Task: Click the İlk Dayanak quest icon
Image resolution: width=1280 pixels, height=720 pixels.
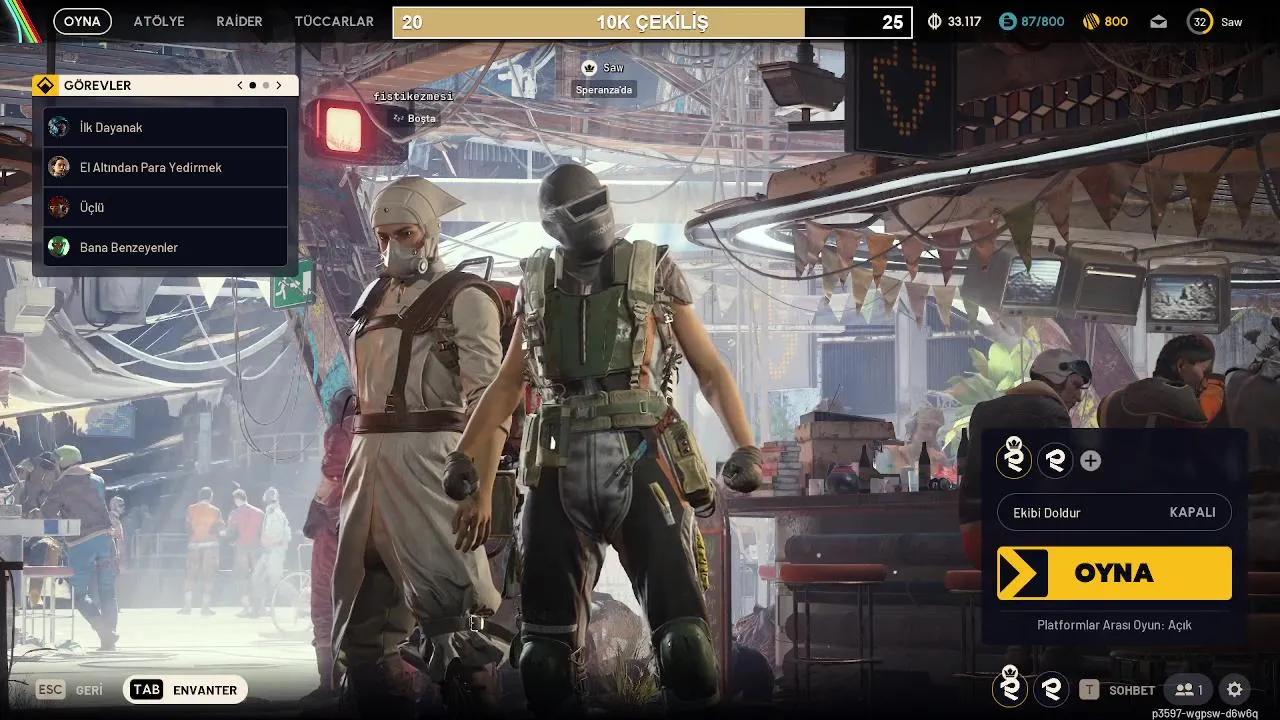Action: click(x=59, y=127)
